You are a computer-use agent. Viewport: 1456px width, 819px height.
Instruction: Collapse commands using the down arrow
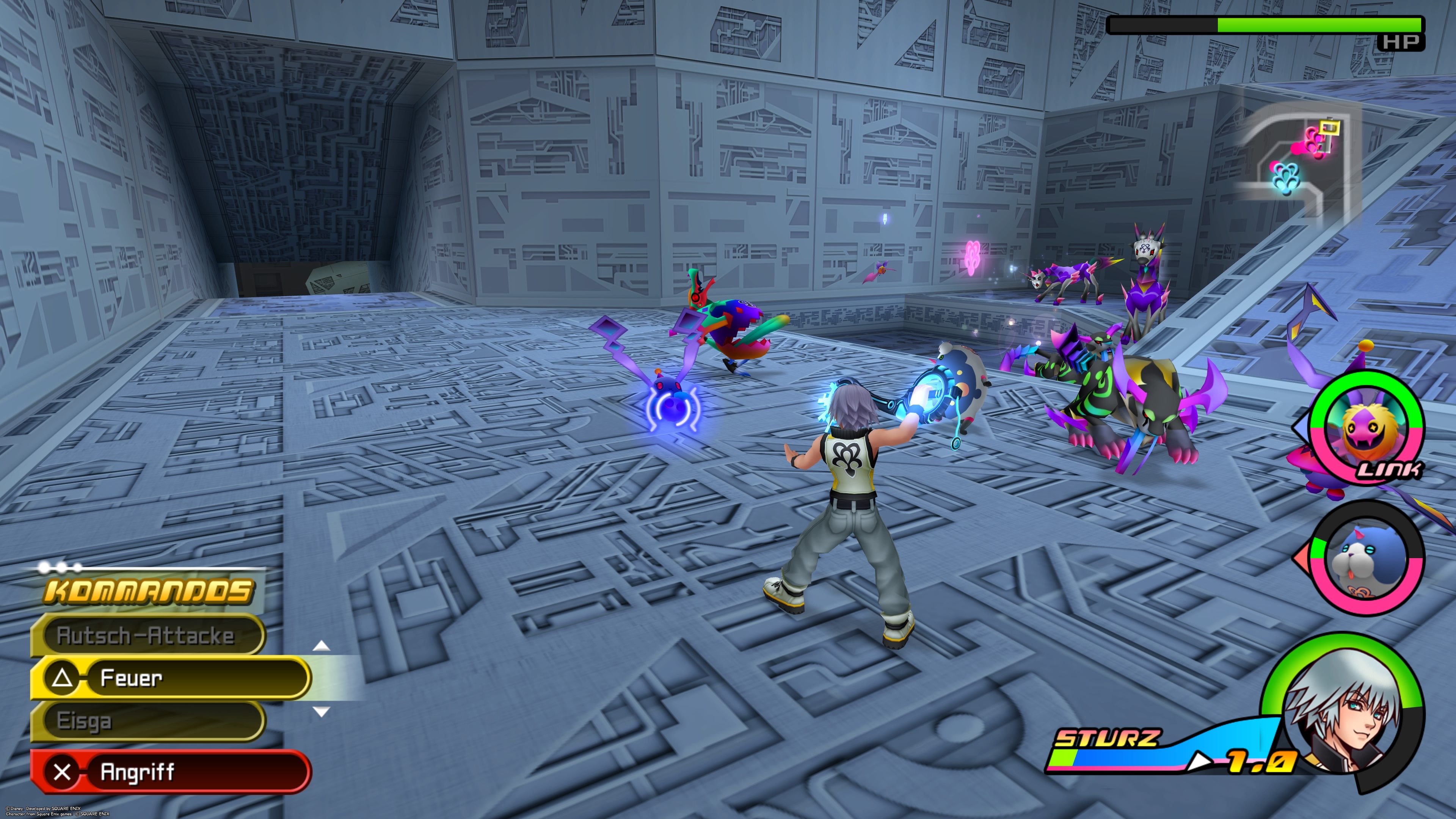coord(321,712)
